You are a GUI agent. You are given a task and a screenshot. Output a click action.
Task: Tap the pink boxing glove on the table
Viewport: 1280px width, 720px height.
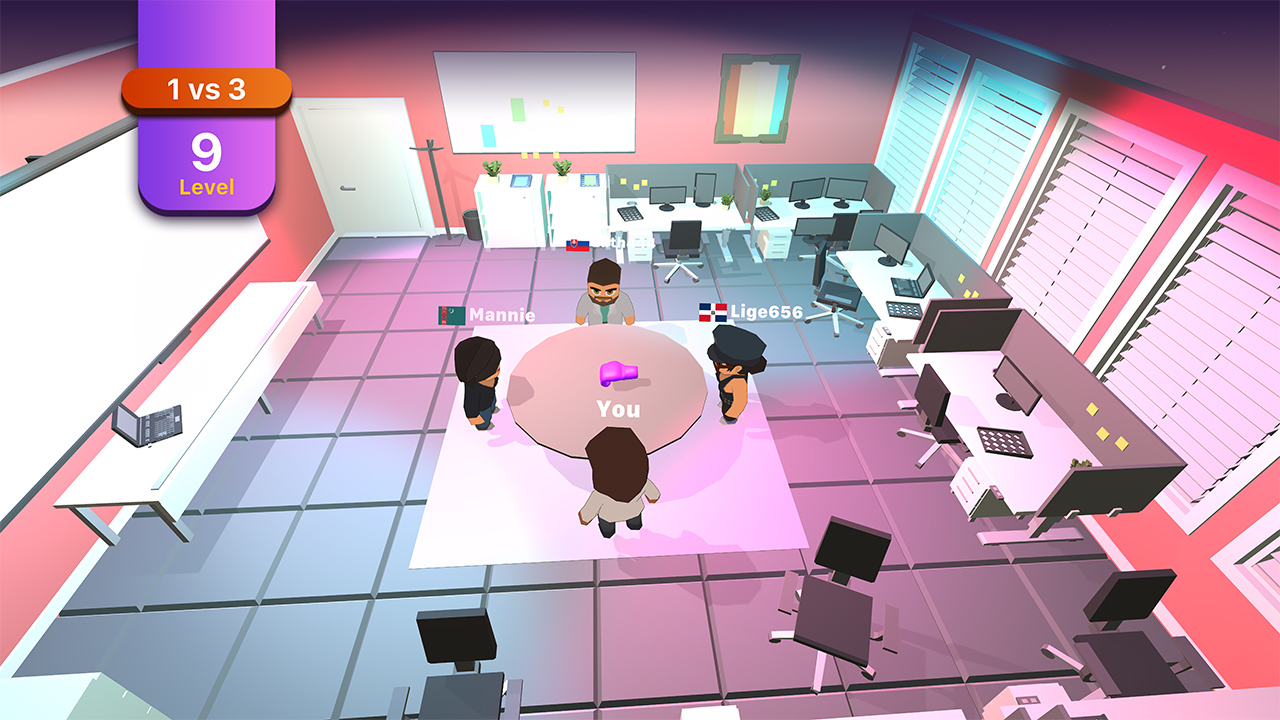click(x=621, y=373)
